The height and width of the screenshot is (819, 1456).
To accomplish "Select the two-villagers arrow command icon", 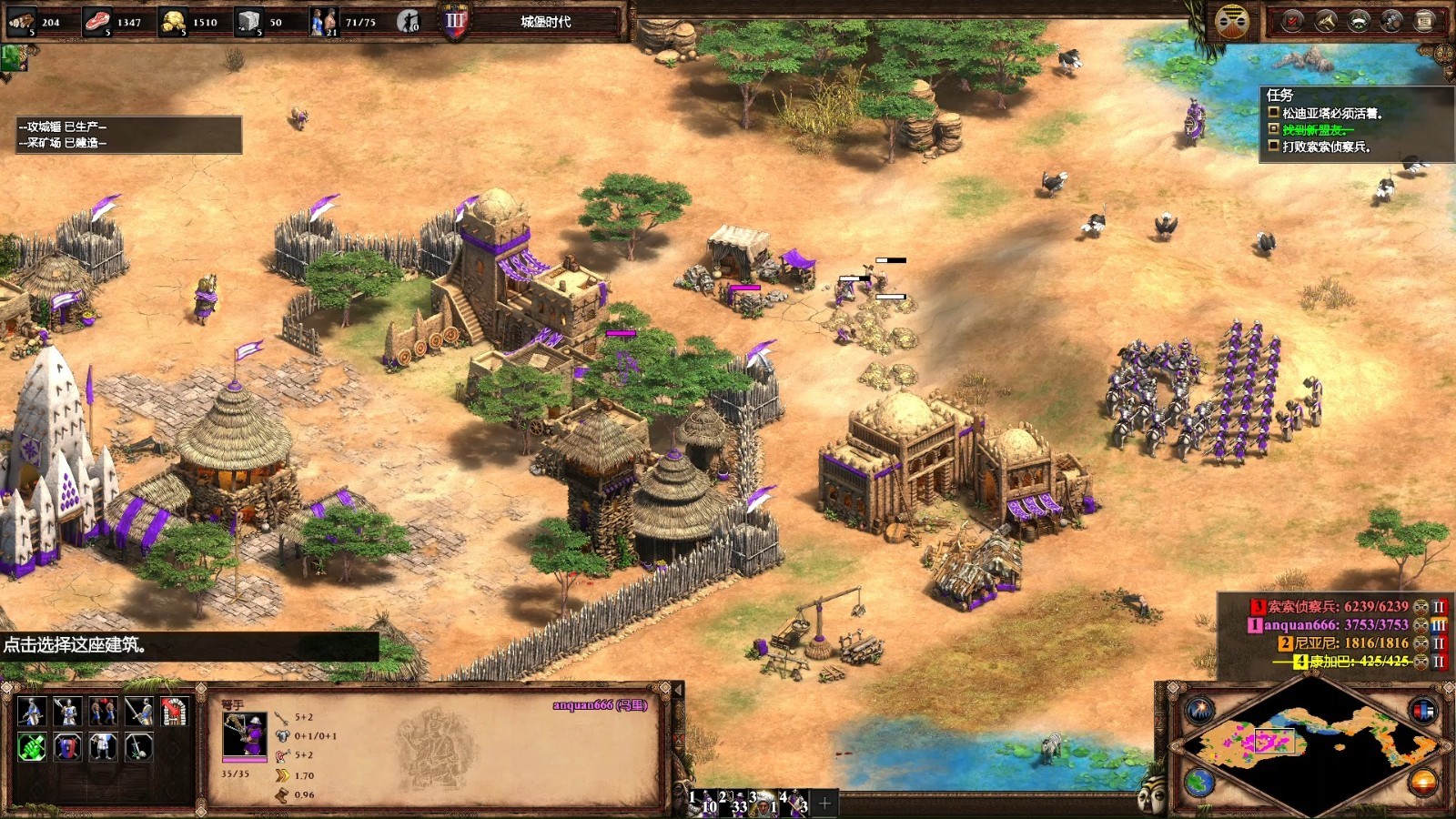I will click(102, 711).
